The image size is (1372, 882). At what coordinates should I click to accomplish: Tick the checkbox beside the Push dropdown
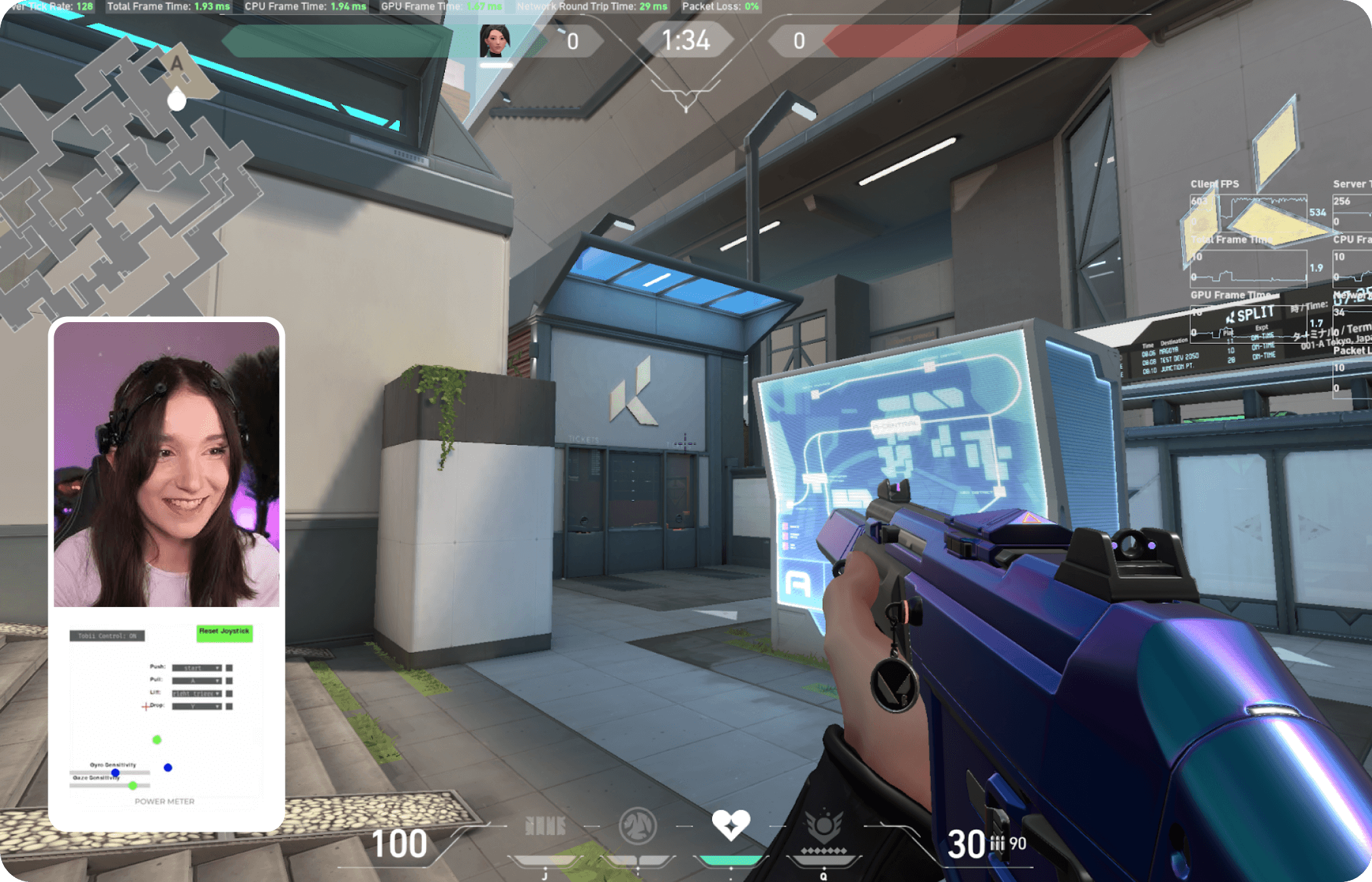coord(229,668)
